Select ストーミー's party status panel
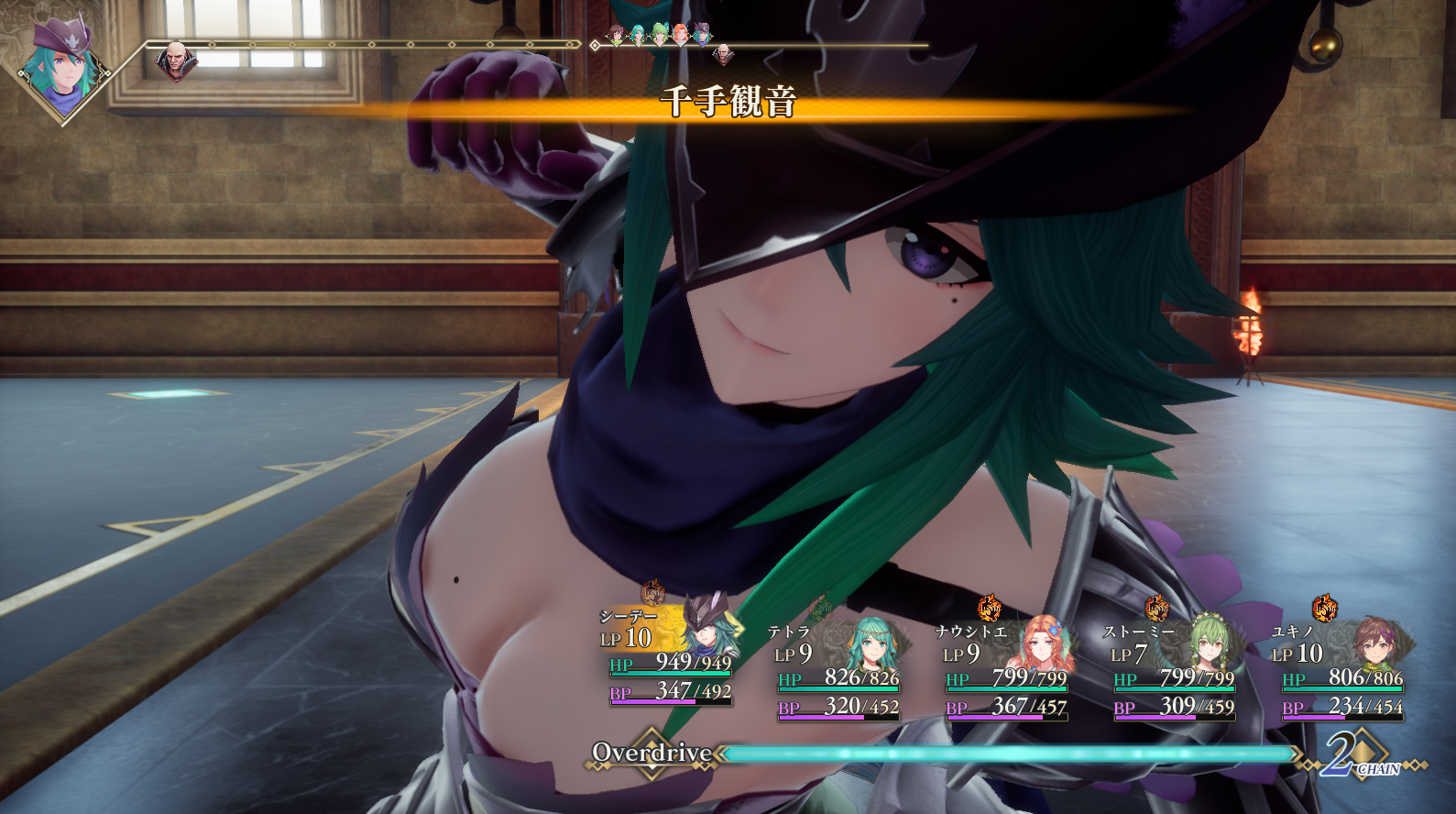The image size is (1456, 814). pos(1174,671)
